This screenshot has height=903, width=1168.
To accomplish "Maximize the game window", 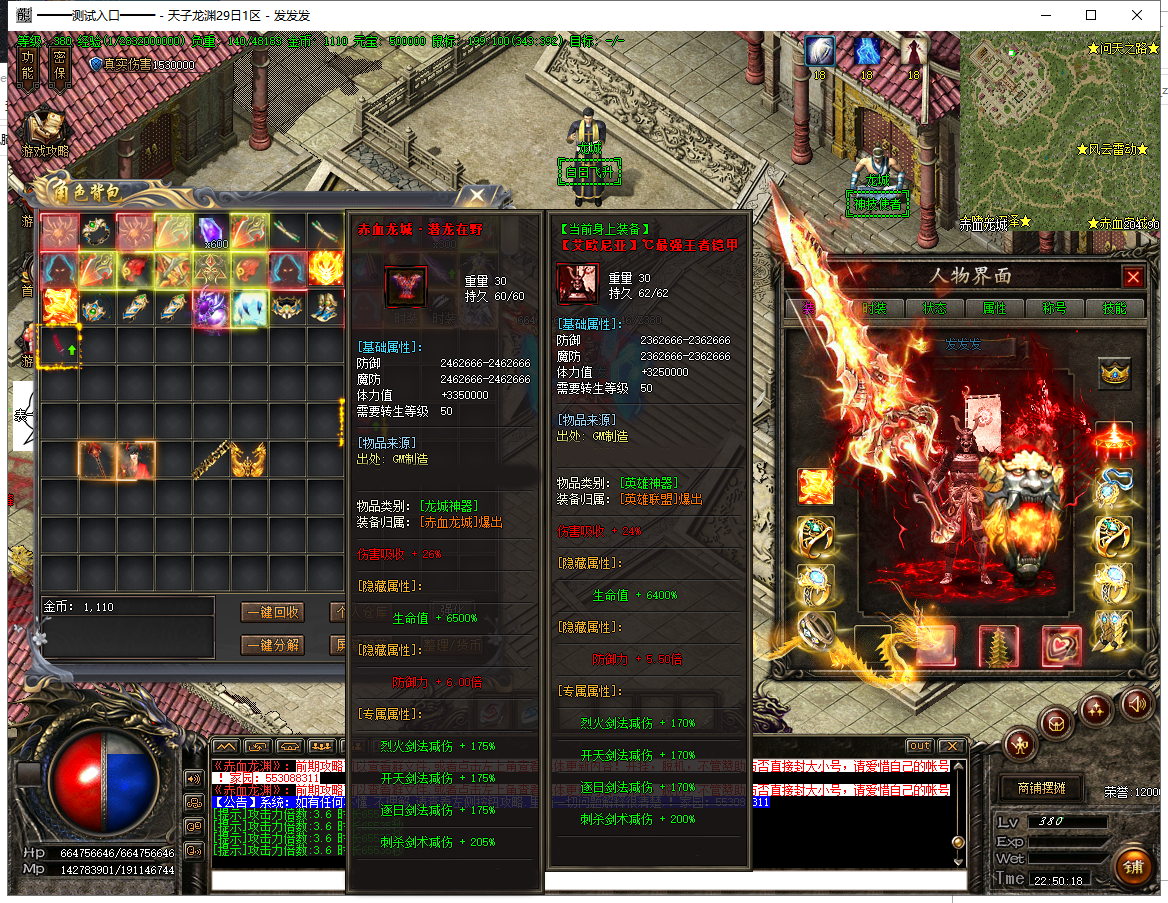I will (x=1091, y=15).
